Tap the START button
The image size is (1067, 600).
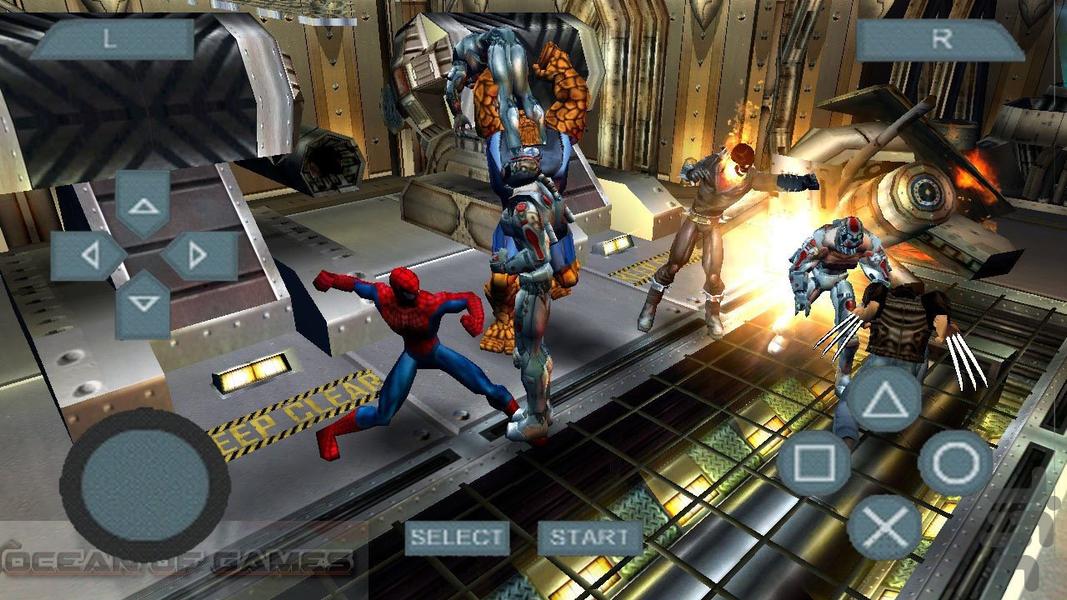point(590,537)
